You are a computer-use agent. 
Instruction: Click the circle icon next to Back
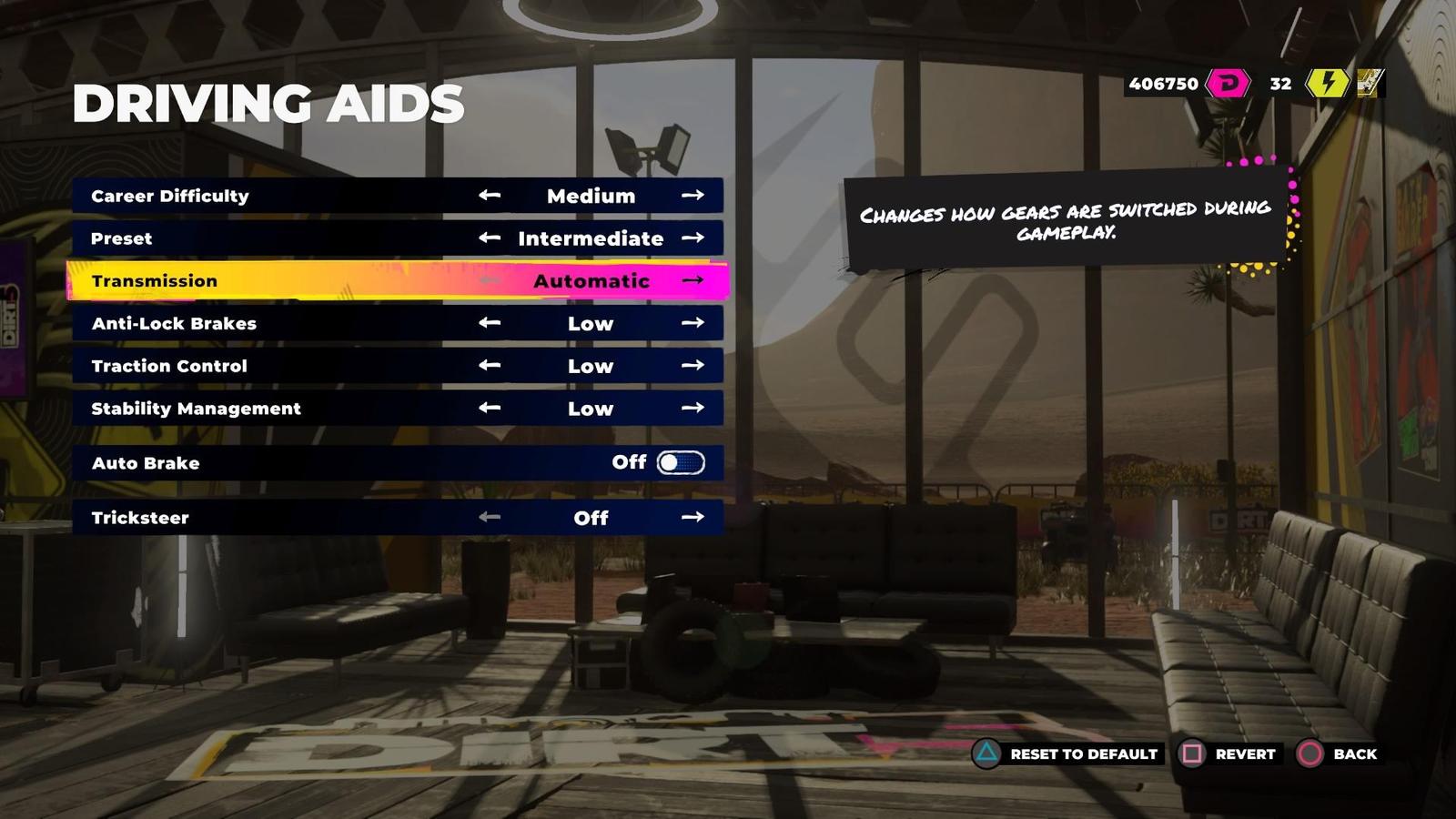pos(1311,753)
